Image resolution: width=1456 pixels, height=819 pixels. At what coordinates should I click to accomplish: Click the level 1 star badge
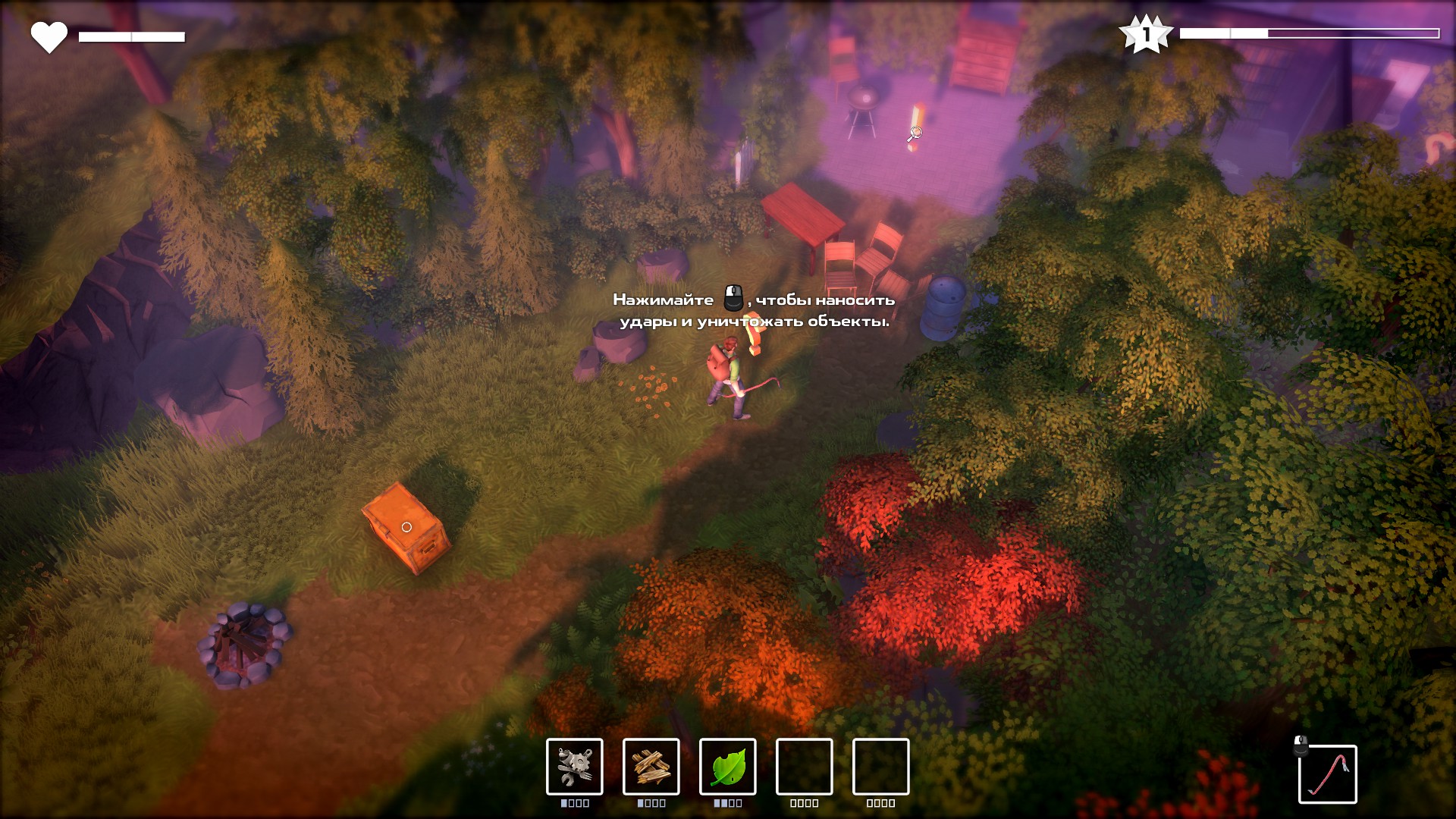tap(1146, 34)
